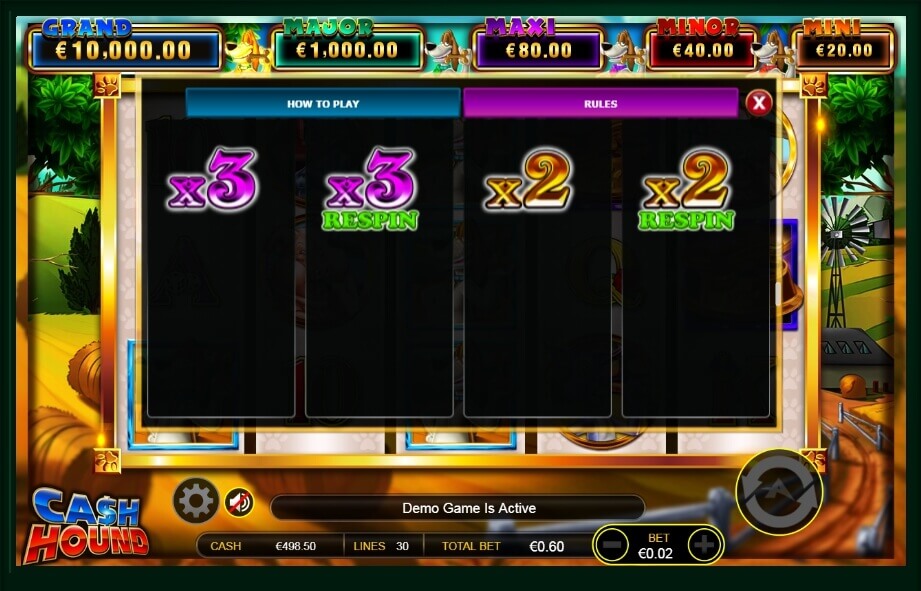Open the Rules tab
921x591 pixels.
point(600,103)
